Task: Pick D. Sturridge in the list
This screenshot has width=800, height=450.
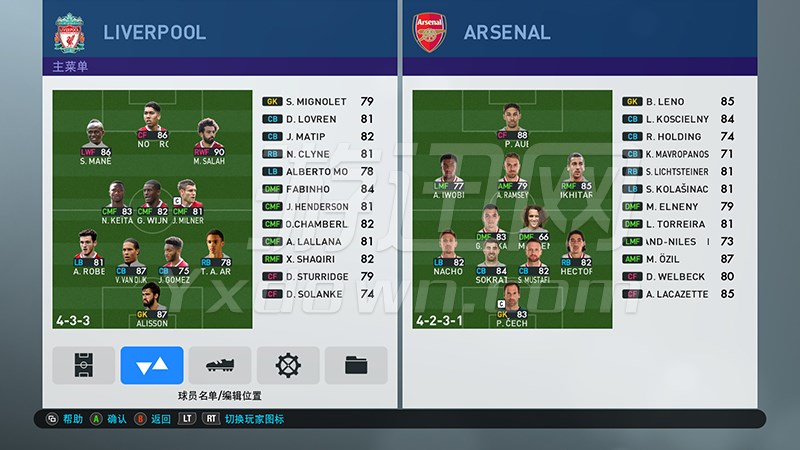Action: [x=318, y=276]
